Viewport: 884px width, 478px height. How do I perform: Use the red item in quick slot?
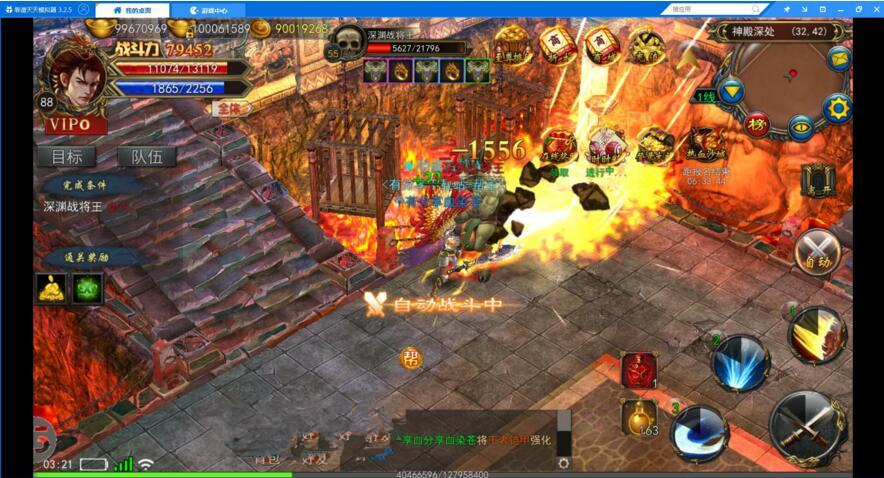tap(638, 370)
